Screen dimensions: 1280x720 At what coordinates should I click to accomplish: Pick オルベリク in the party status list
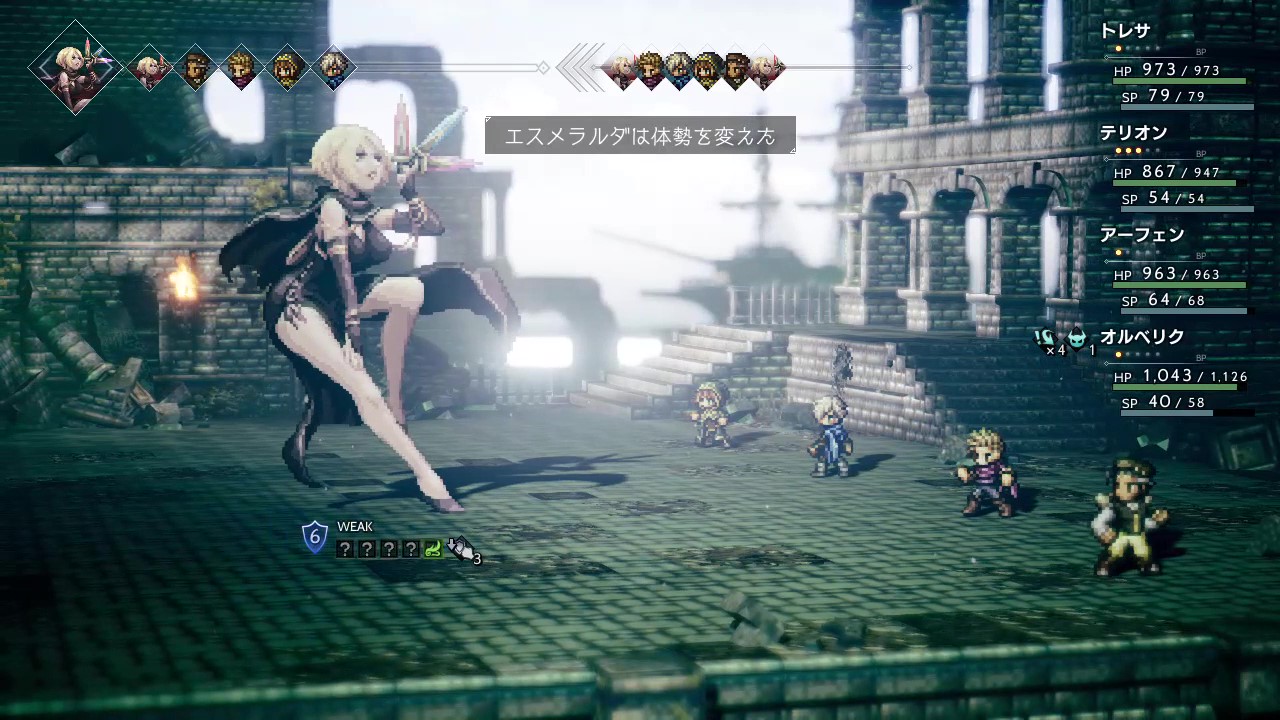coord(1141,337)
